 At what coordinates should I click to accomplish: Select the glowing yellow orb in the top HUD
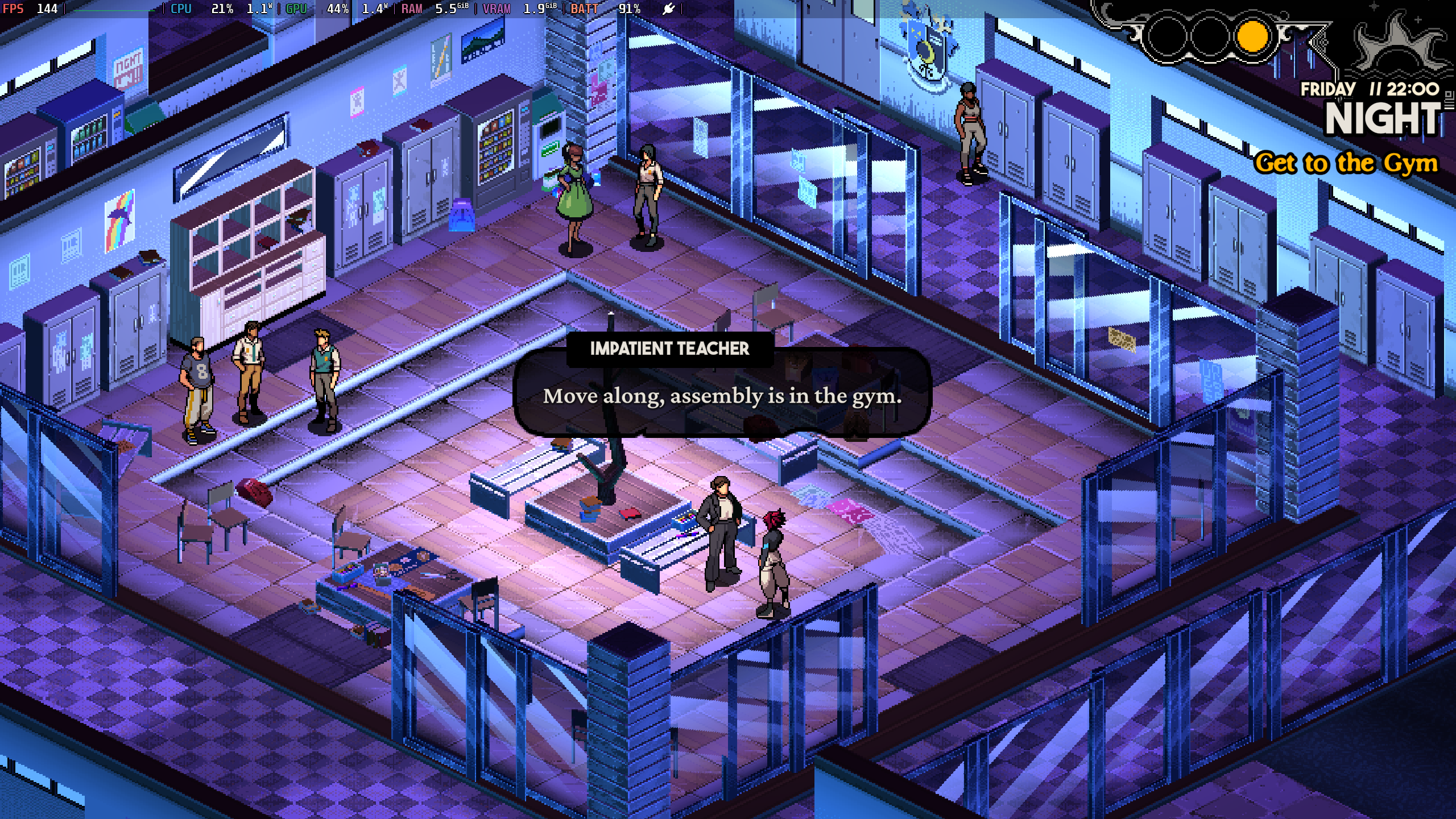tap(1252, 36)
